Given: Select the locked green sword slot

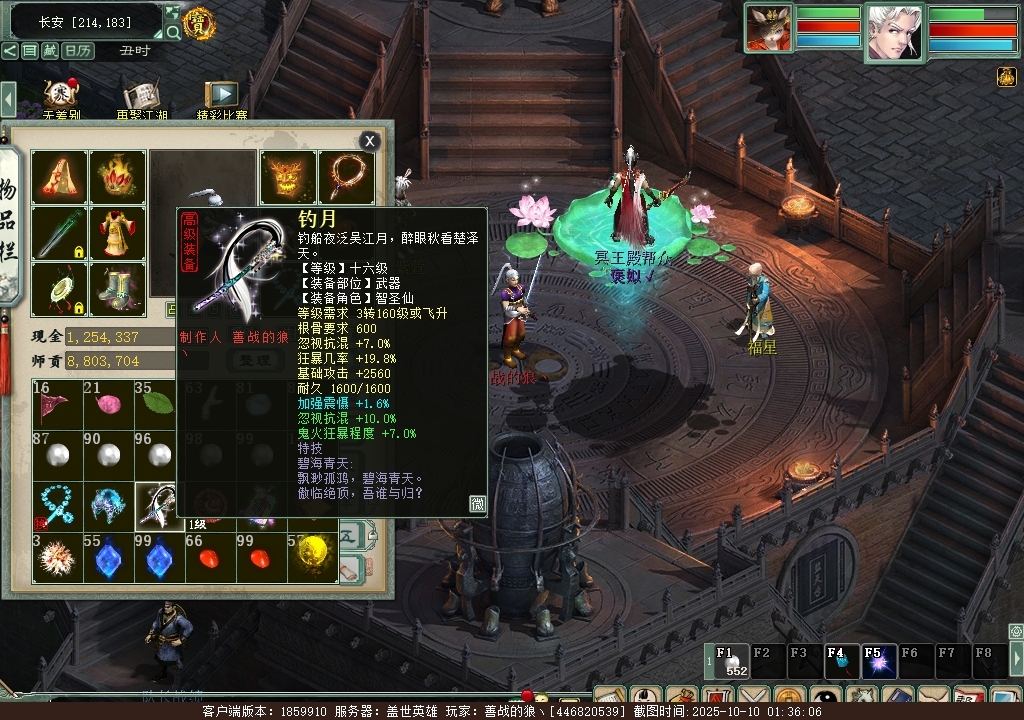Looking at the screenshot, I should pyautogui.click(x=59, y=233).
